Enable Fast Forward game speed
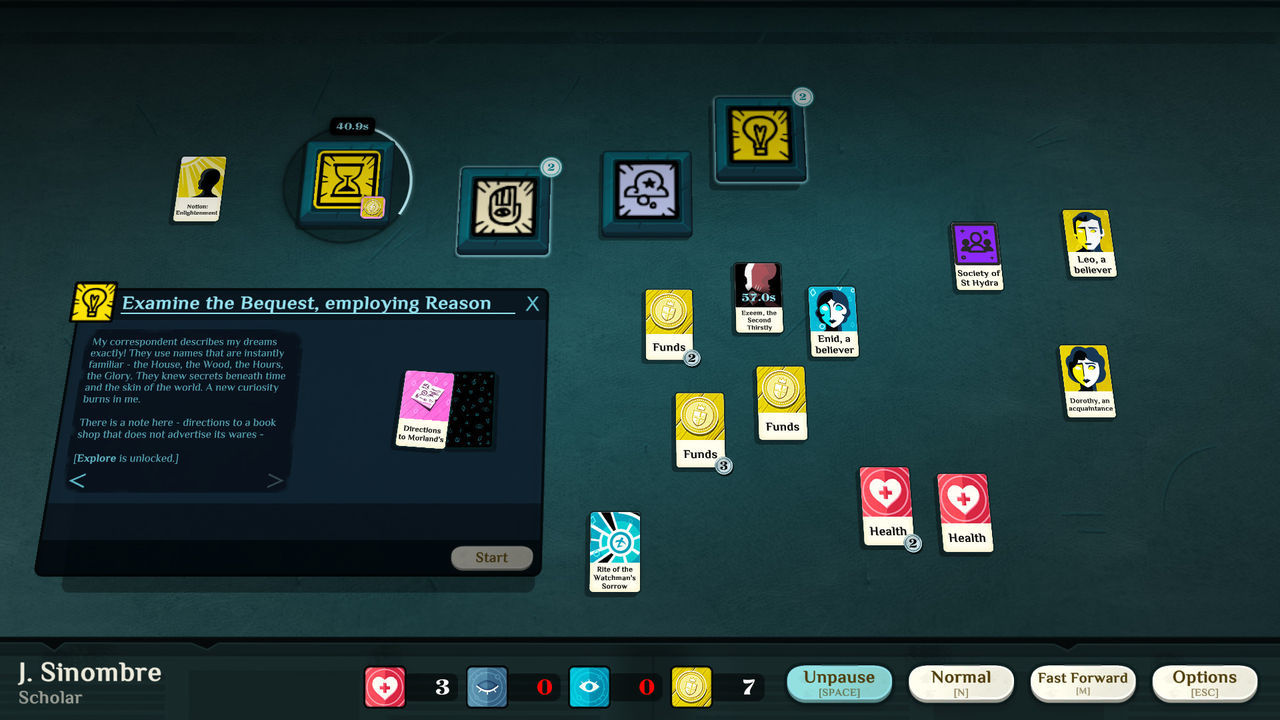Viewport: 1280px width, 720px height. 1083,682
